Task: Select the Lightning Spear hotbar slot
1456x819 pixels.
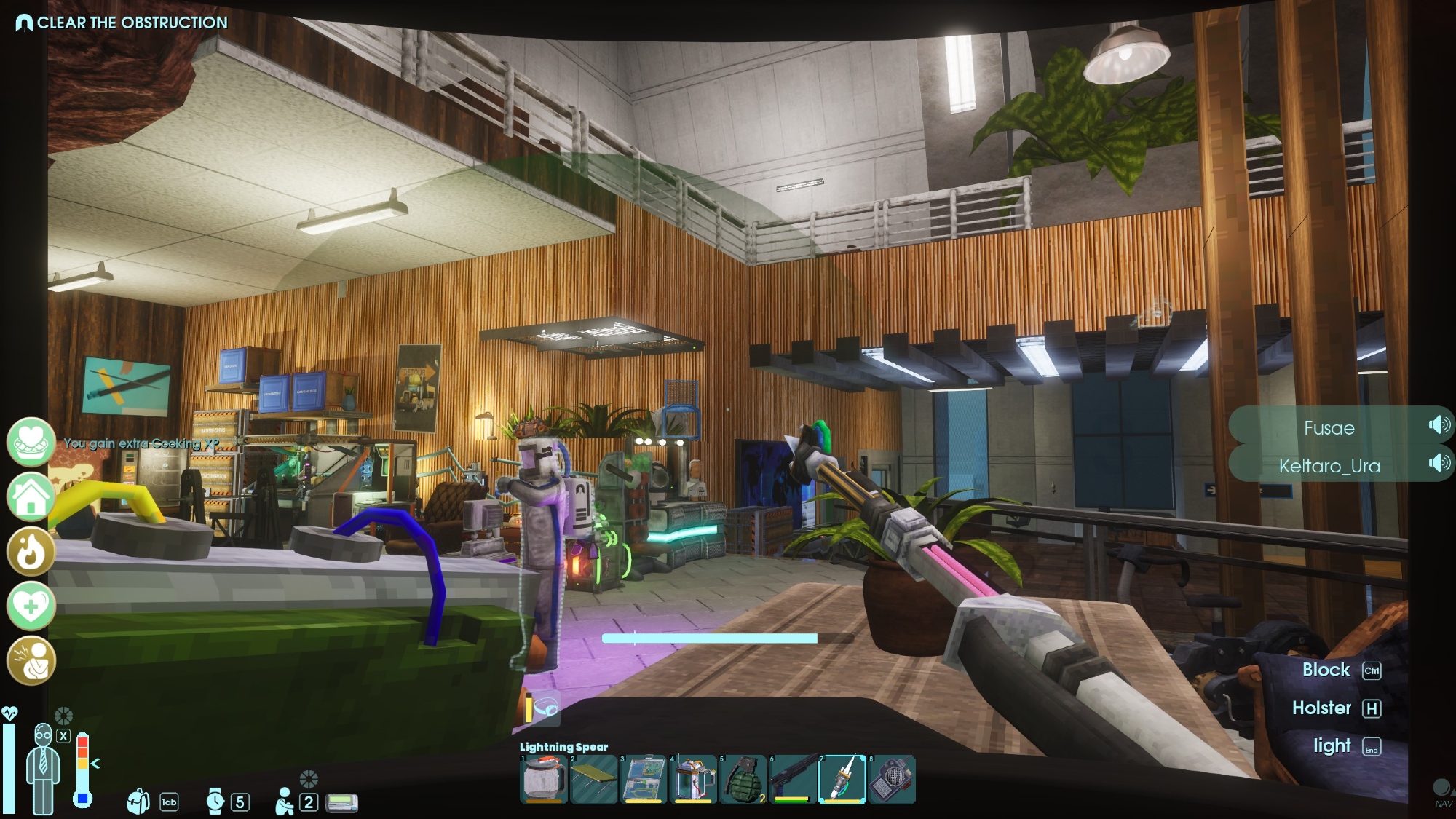Action: (842, 779)
